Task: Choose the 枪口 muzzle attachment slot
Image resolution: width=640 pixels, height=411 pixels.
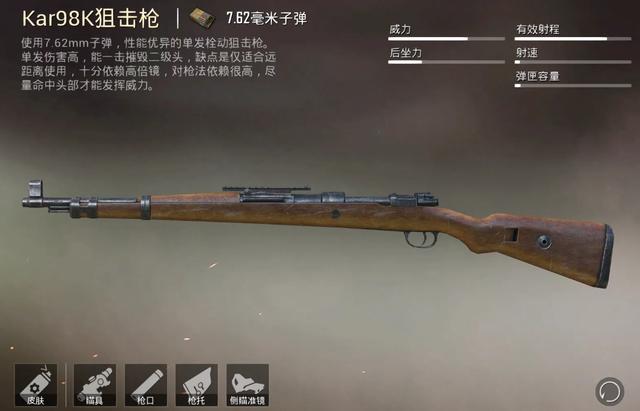Action: 144,385
